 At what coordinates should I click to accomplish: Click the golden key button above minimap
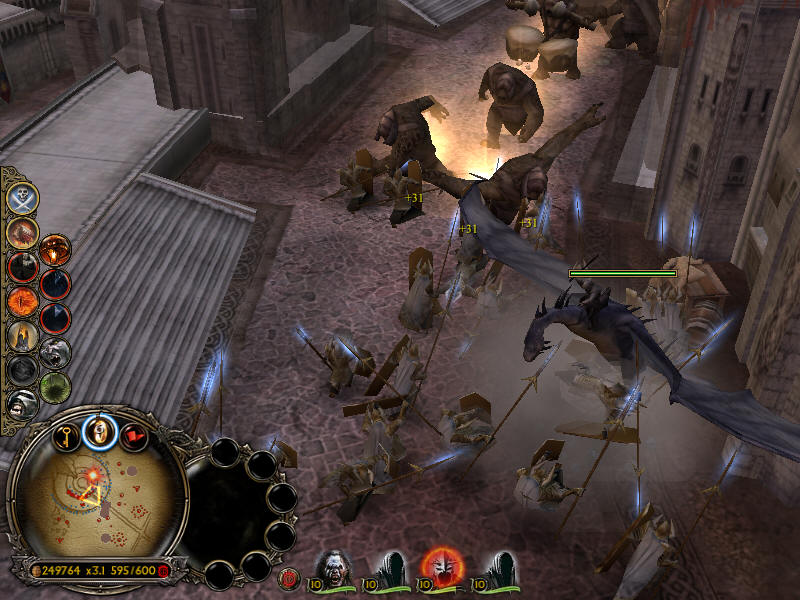(x=67, y=435)
